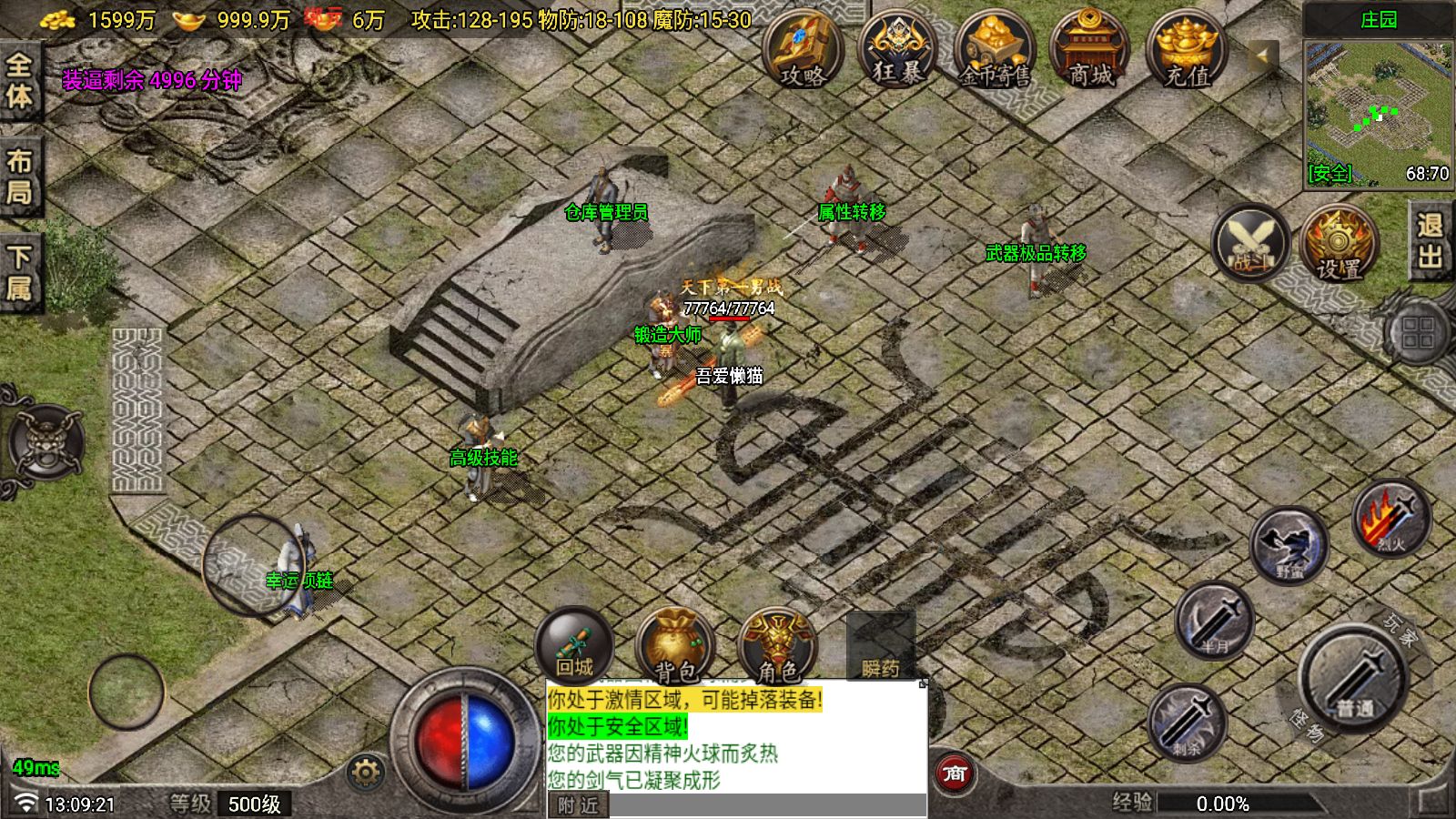Open the 布局 layout button

click(x=20, y=176)
